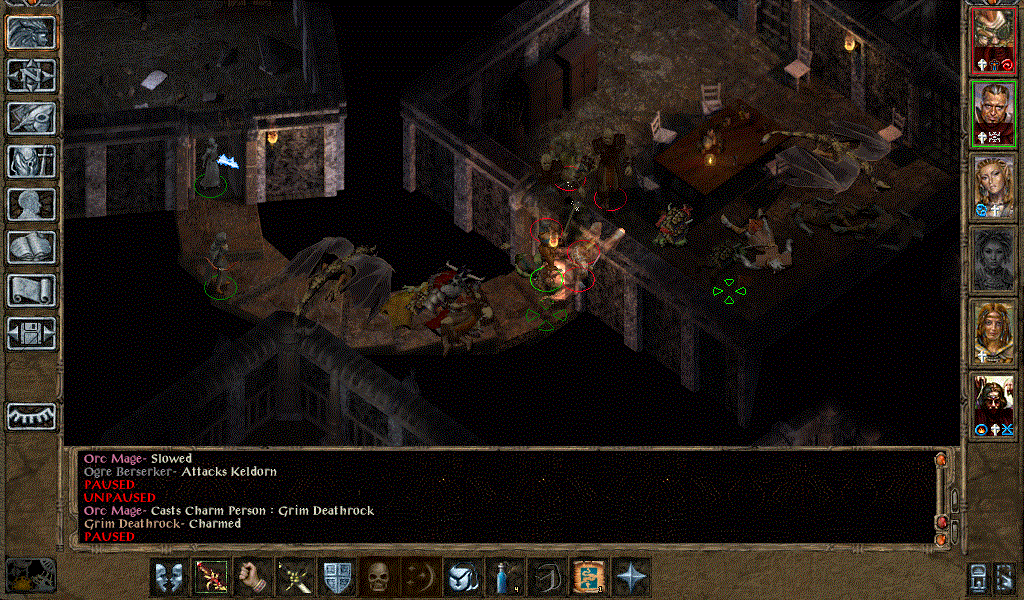Click the dialogue log scrollbar
The image size is (1024, 600).
[x=940, y=495]
